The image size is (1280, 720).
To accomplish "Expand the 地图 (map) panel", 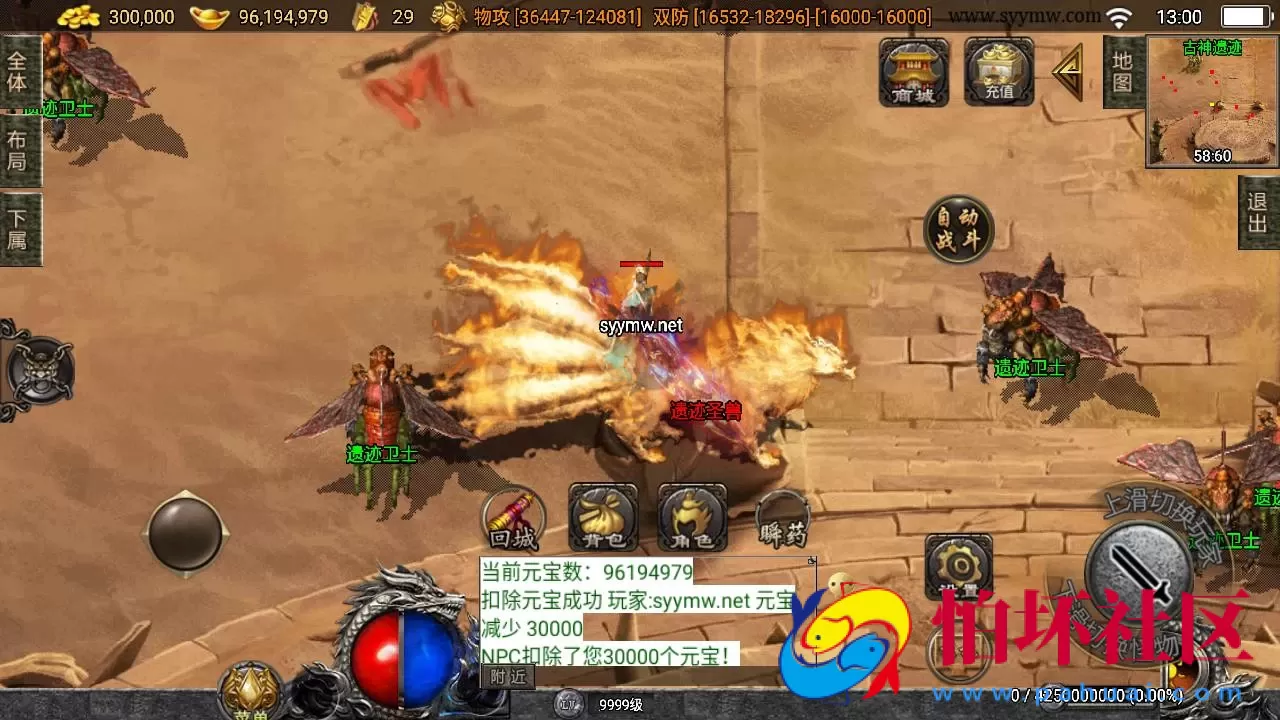I will (1121, 72).
